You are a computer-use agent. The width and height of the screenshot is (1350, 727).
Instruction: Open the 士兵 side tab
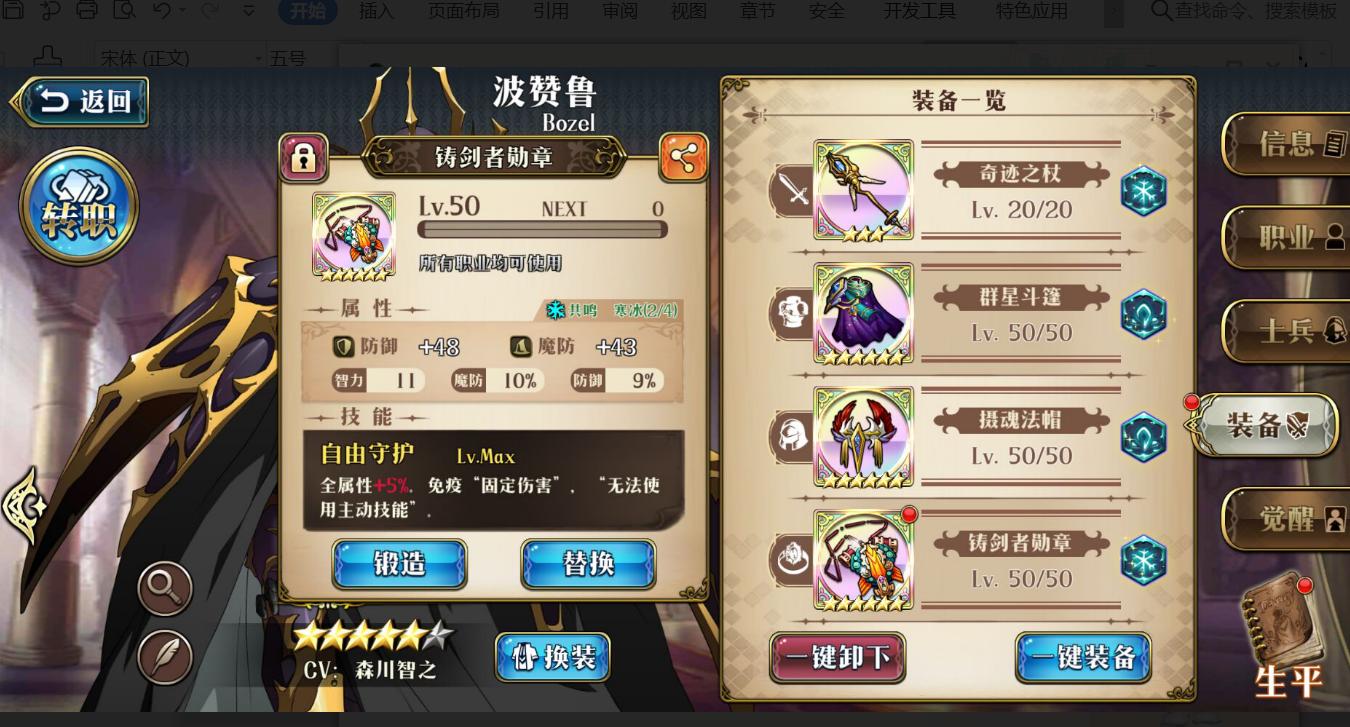pos(1290,331)
